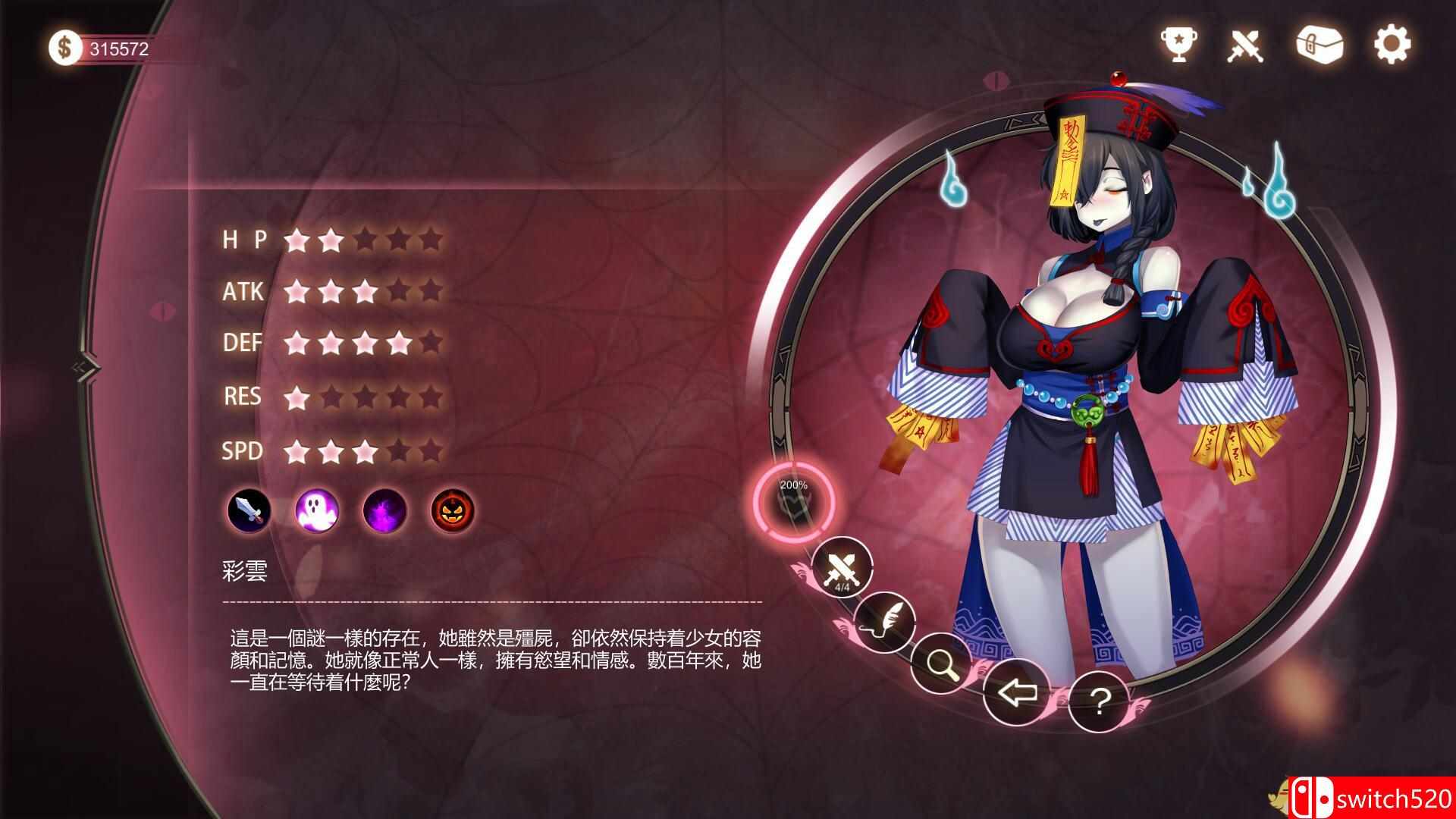1456x819 pixels.
Task: Open the crossed swords battle menu
Action: pos(1246,45)
